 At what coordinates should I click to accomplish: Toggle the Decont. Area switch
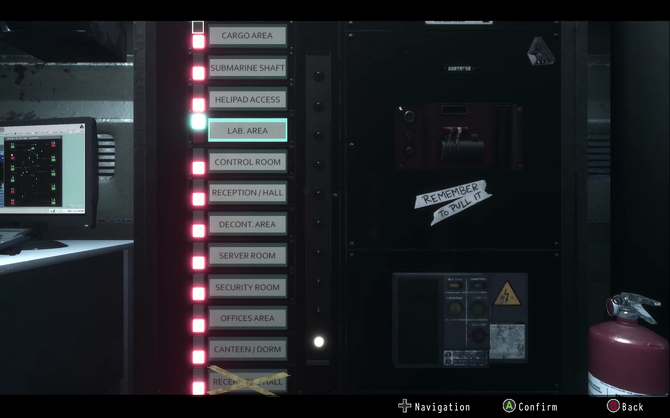click(247, 225)
